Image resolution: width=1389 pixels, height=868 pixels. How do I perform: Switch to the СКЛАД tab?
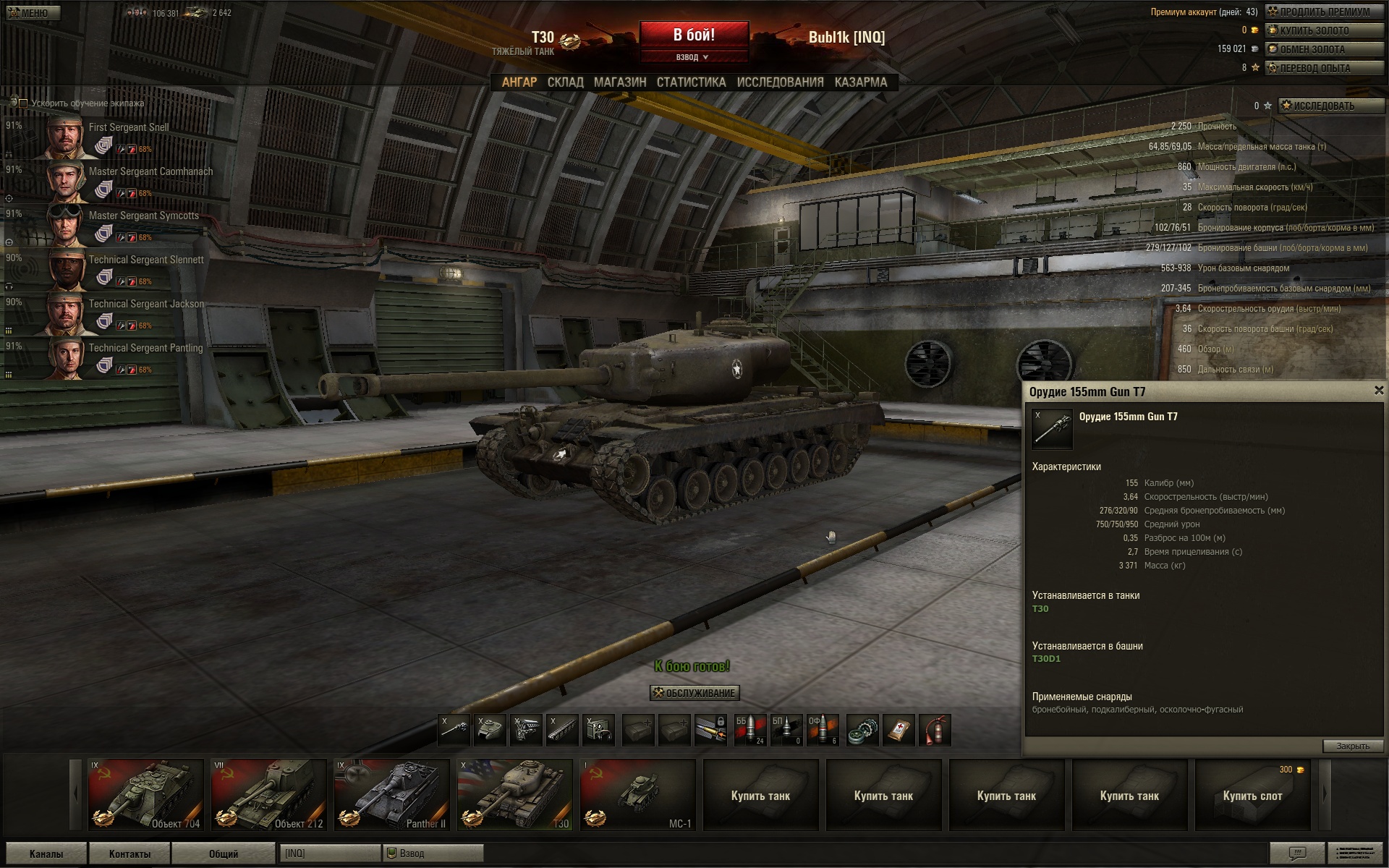565,82
